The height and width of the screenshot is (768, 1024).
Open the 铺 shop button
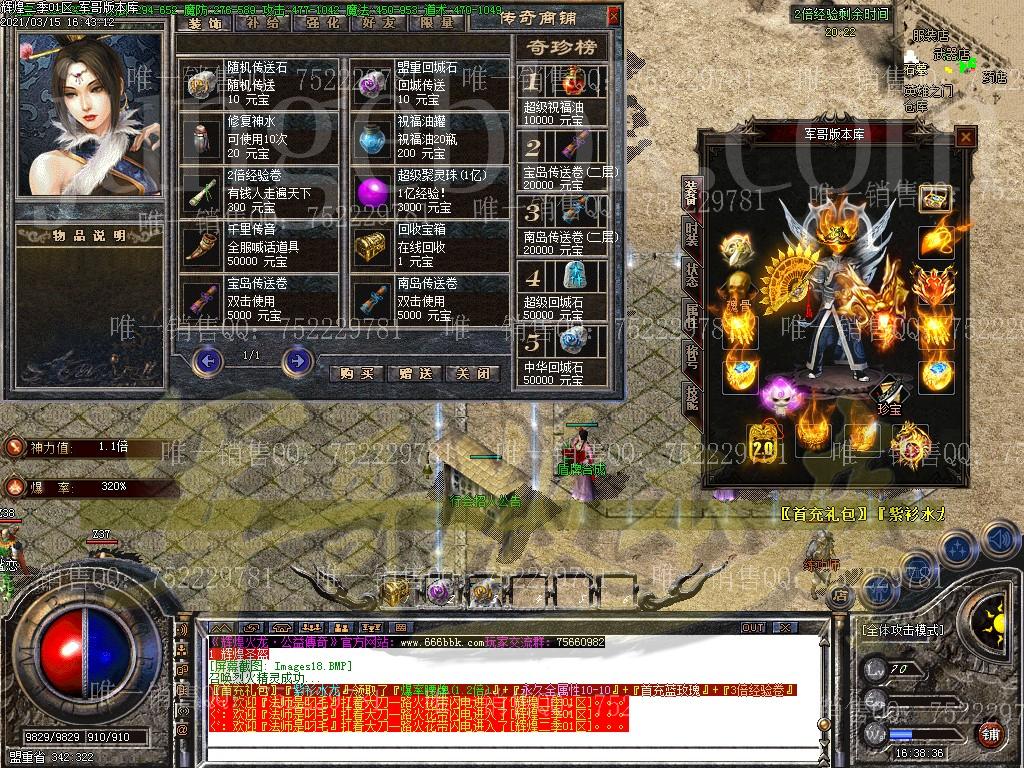[989, 733]
